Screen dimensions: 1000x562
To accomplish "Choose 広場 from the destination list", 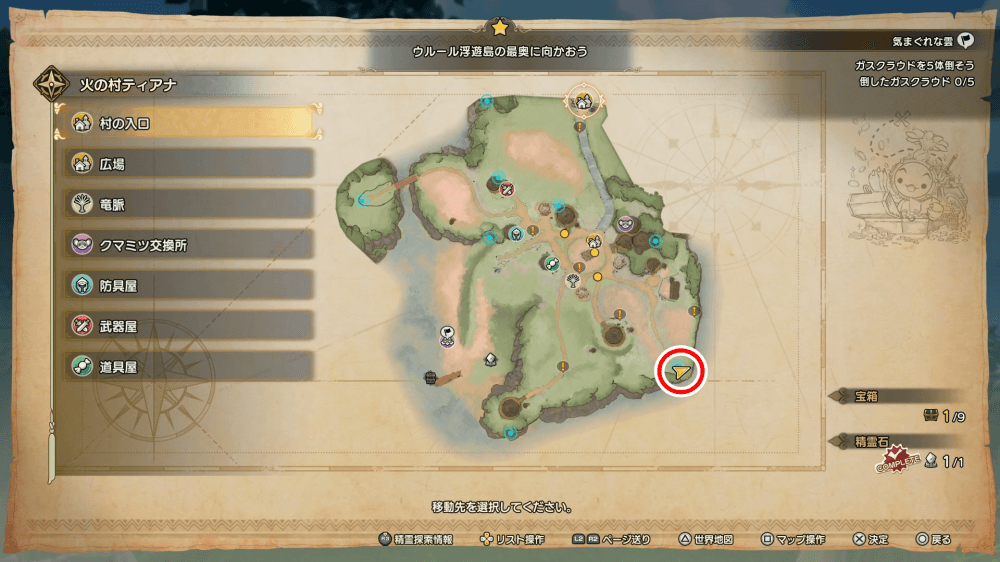I will pyautogui.click(x=190, y=163).
